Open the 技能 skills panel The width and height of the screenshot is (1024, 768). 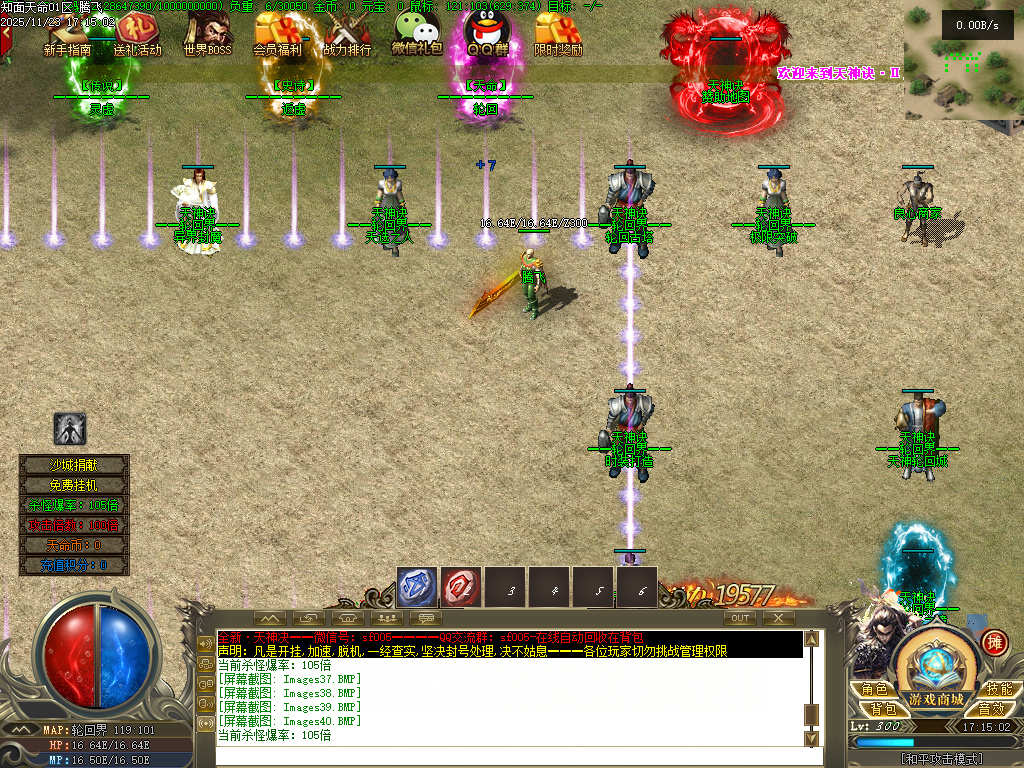point(998,689)
